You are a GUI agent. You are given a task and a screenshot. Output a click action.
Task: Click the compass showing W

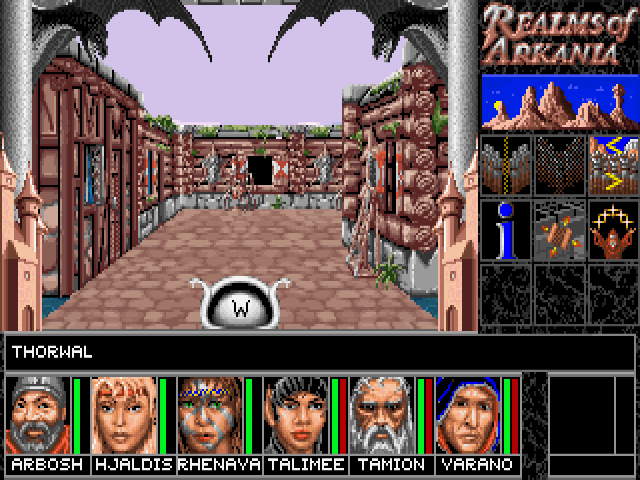(240, 304)
